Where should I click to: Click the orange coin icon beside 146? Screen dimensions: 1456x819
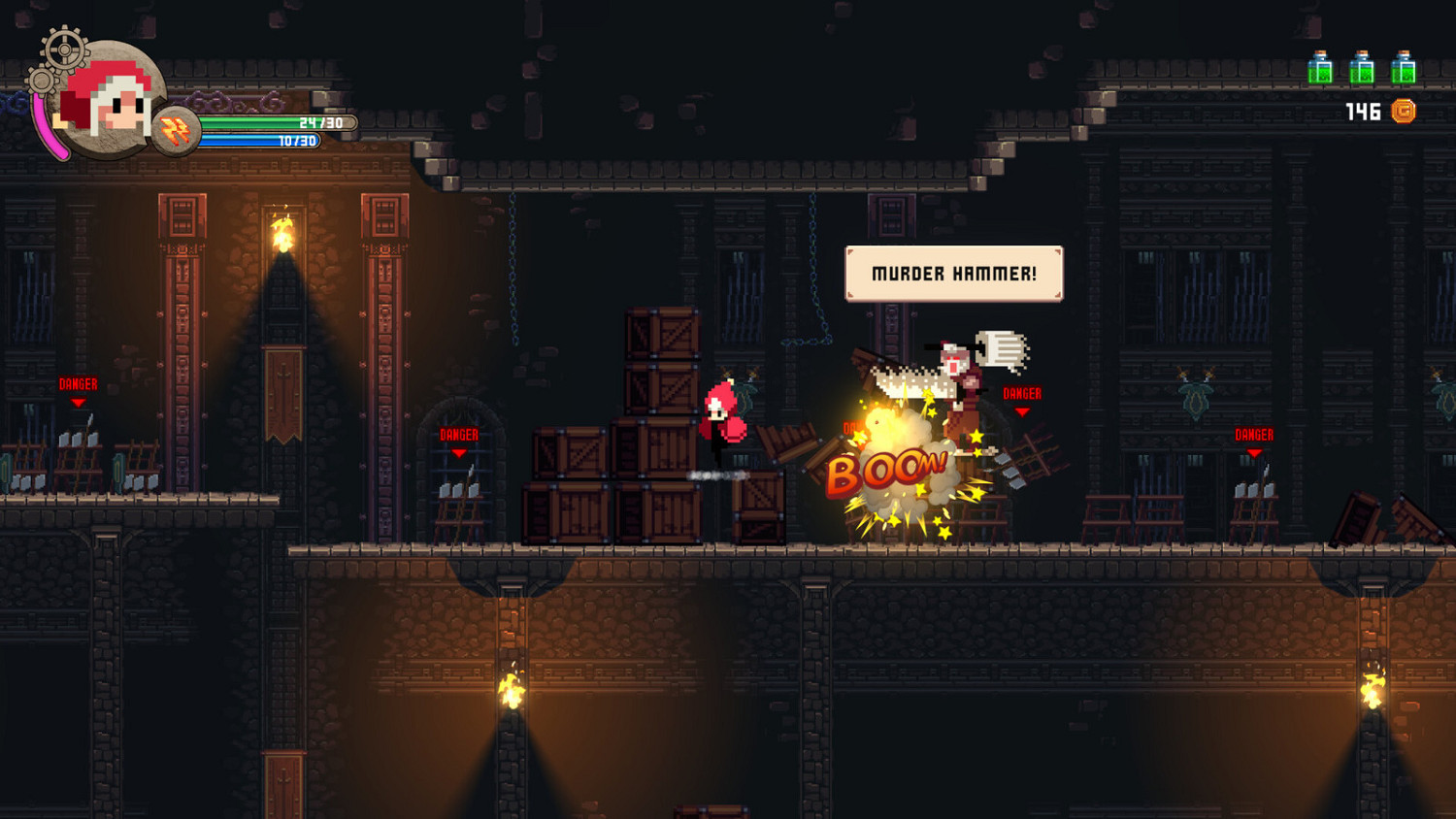coord(1404,112)
